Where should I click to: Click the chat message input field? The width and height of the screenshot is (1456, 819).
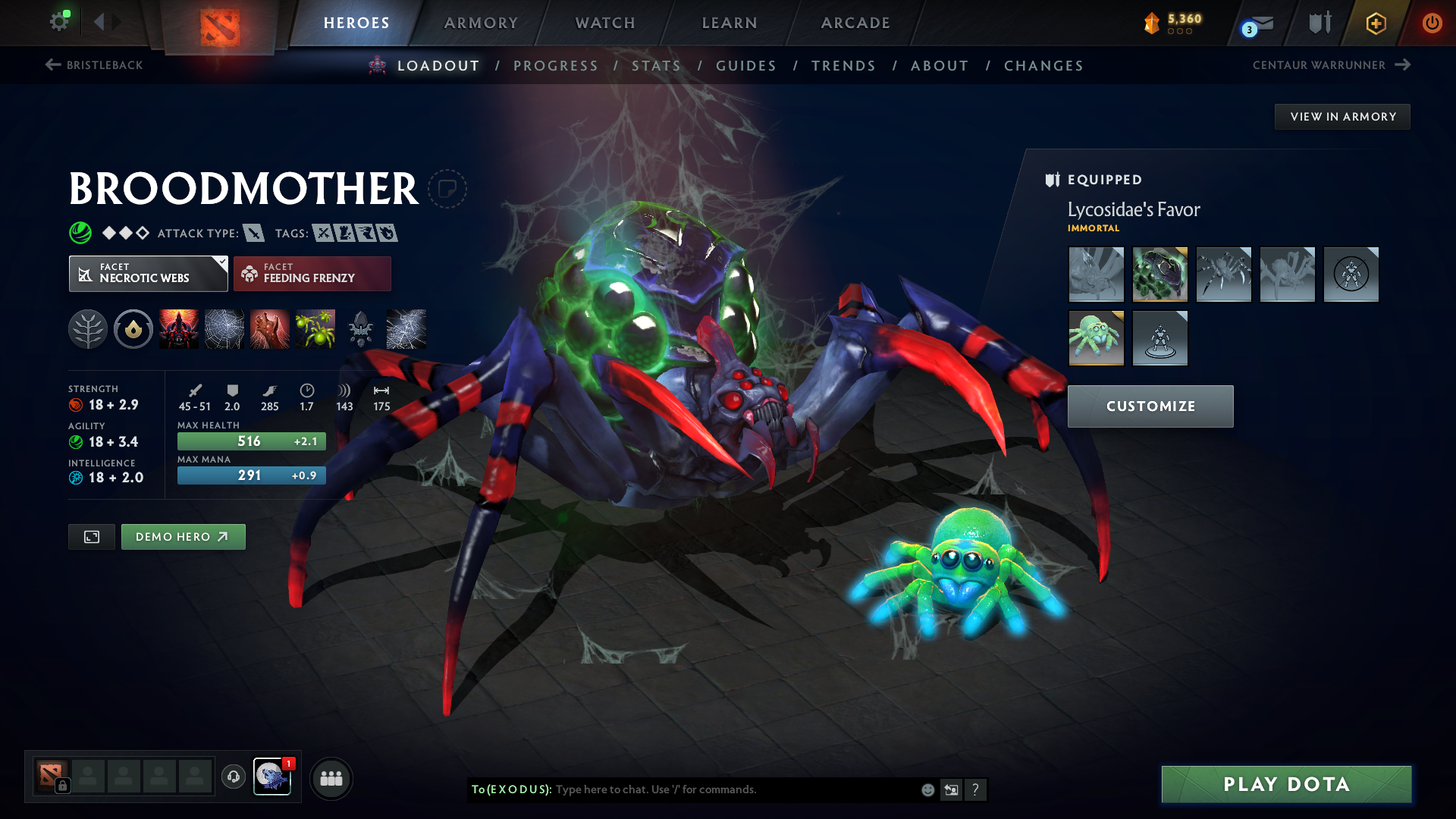coord(732,789)
